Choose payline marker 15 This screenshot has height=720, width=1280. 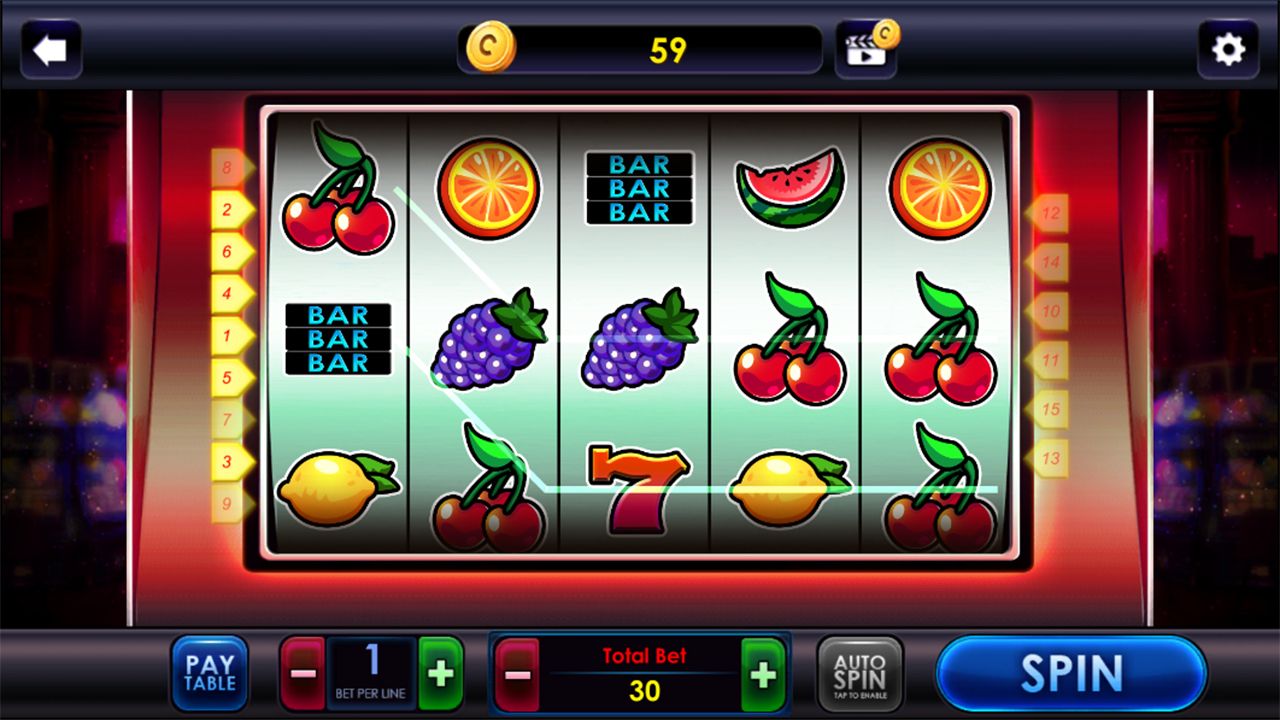tap(1049, 409)
